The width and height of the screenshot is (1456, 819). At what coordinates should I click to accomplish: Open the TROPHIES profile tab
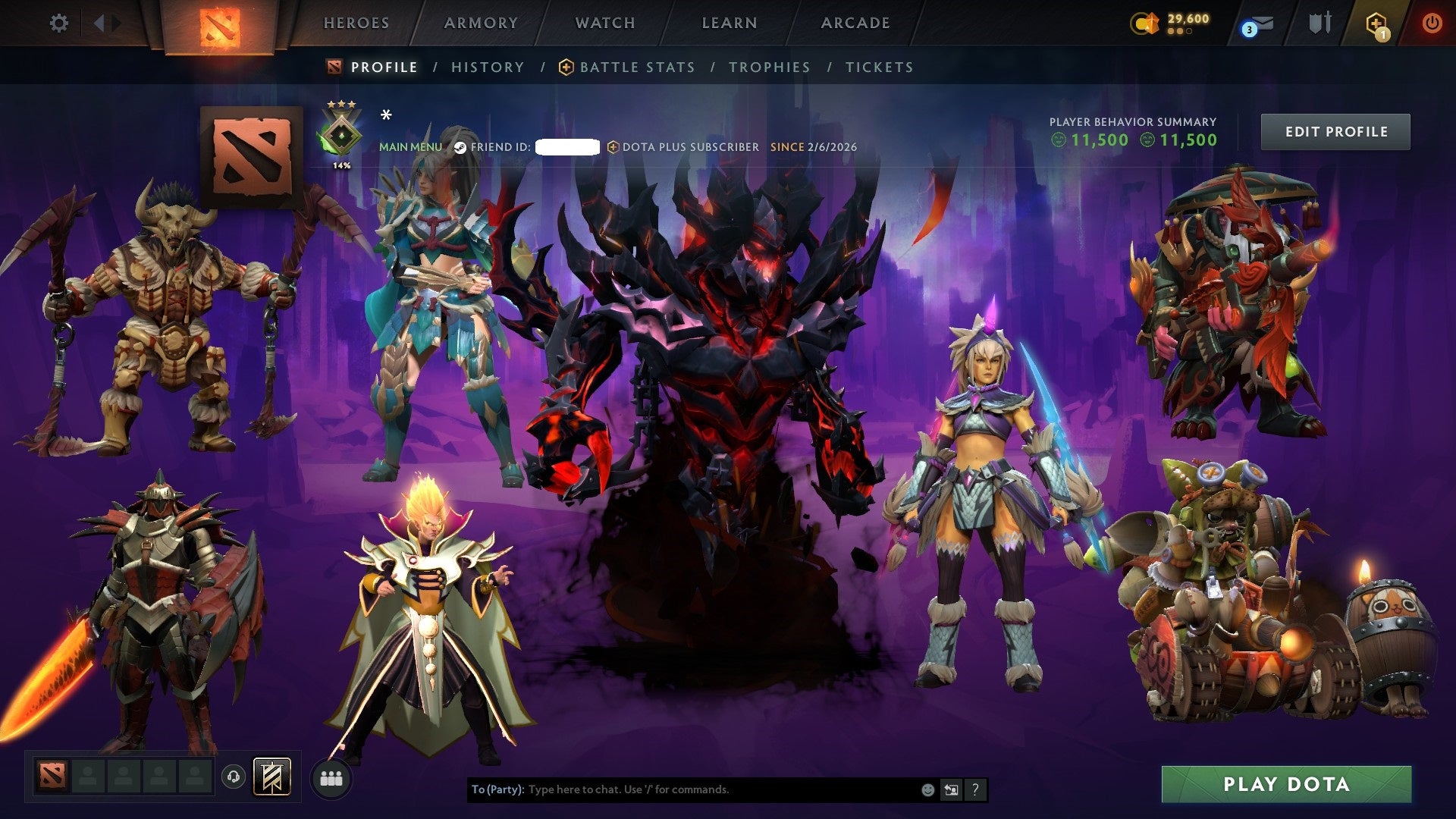coord(769,67)
